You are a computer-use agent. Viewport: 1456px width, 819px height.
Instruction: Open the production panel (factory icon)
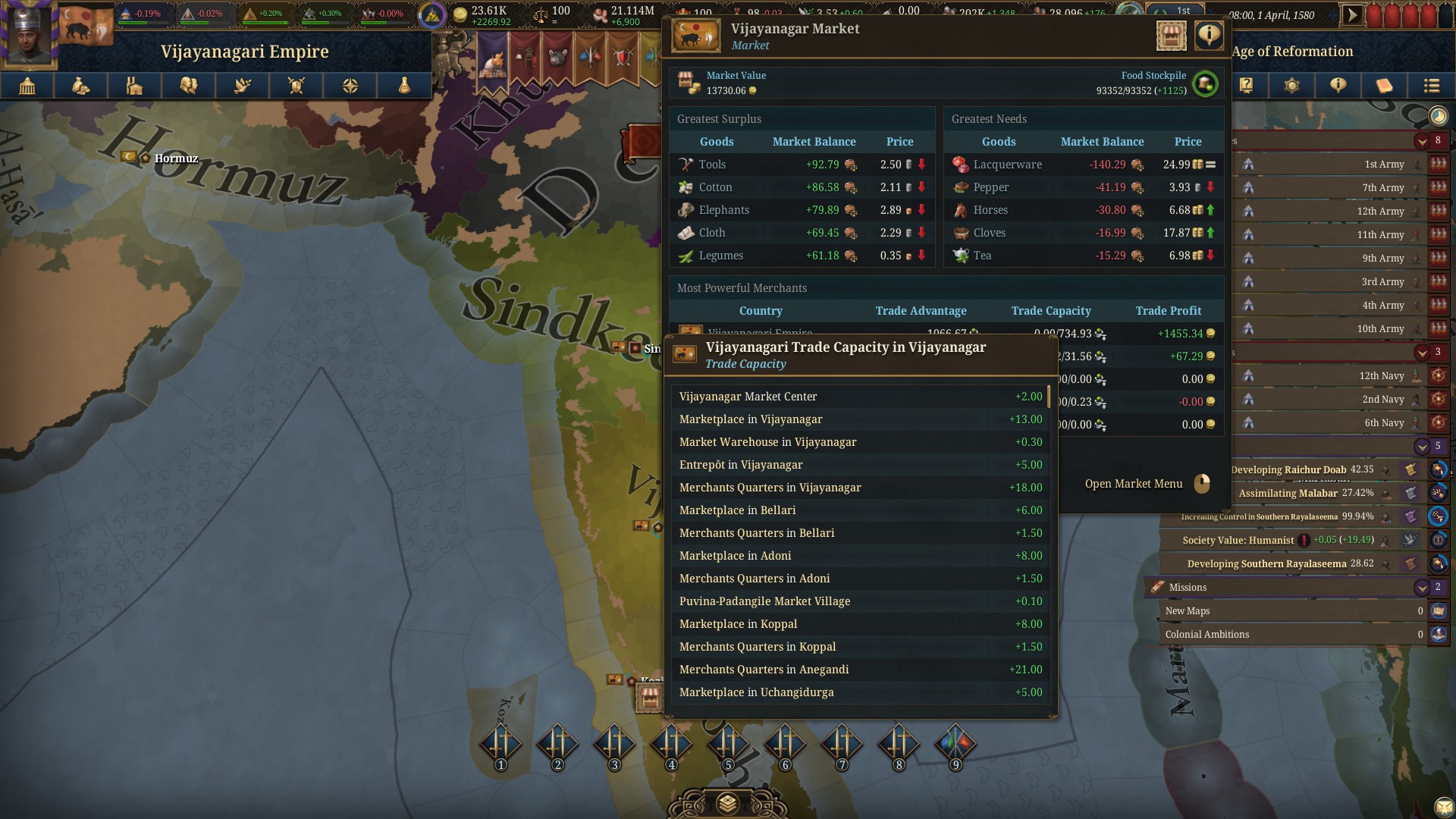point(134,86)
